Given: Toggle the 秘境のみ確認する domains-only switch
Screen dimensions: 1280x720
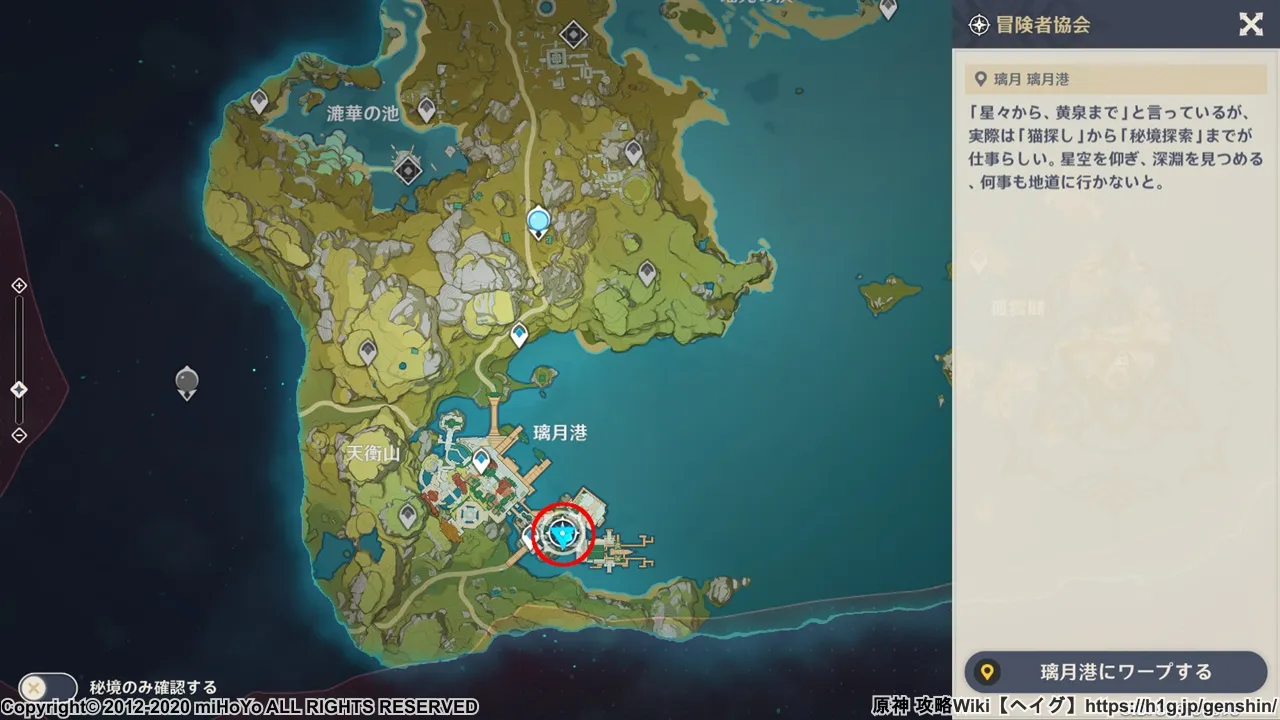Looking at the screenshot, I should [x=47, y=688].
